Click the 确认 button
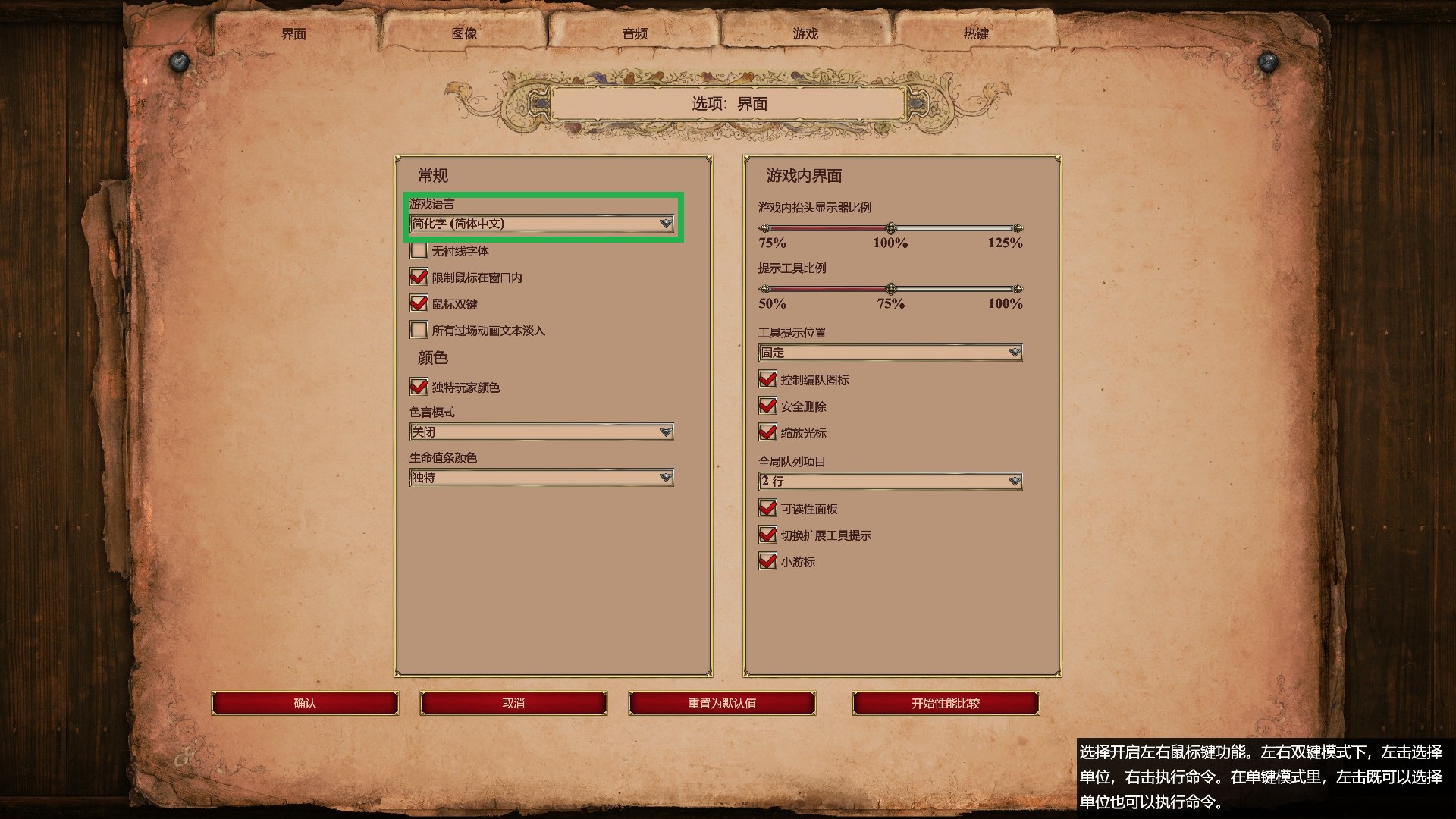Screen dimensions: 1456x819 tap(305, 703)
